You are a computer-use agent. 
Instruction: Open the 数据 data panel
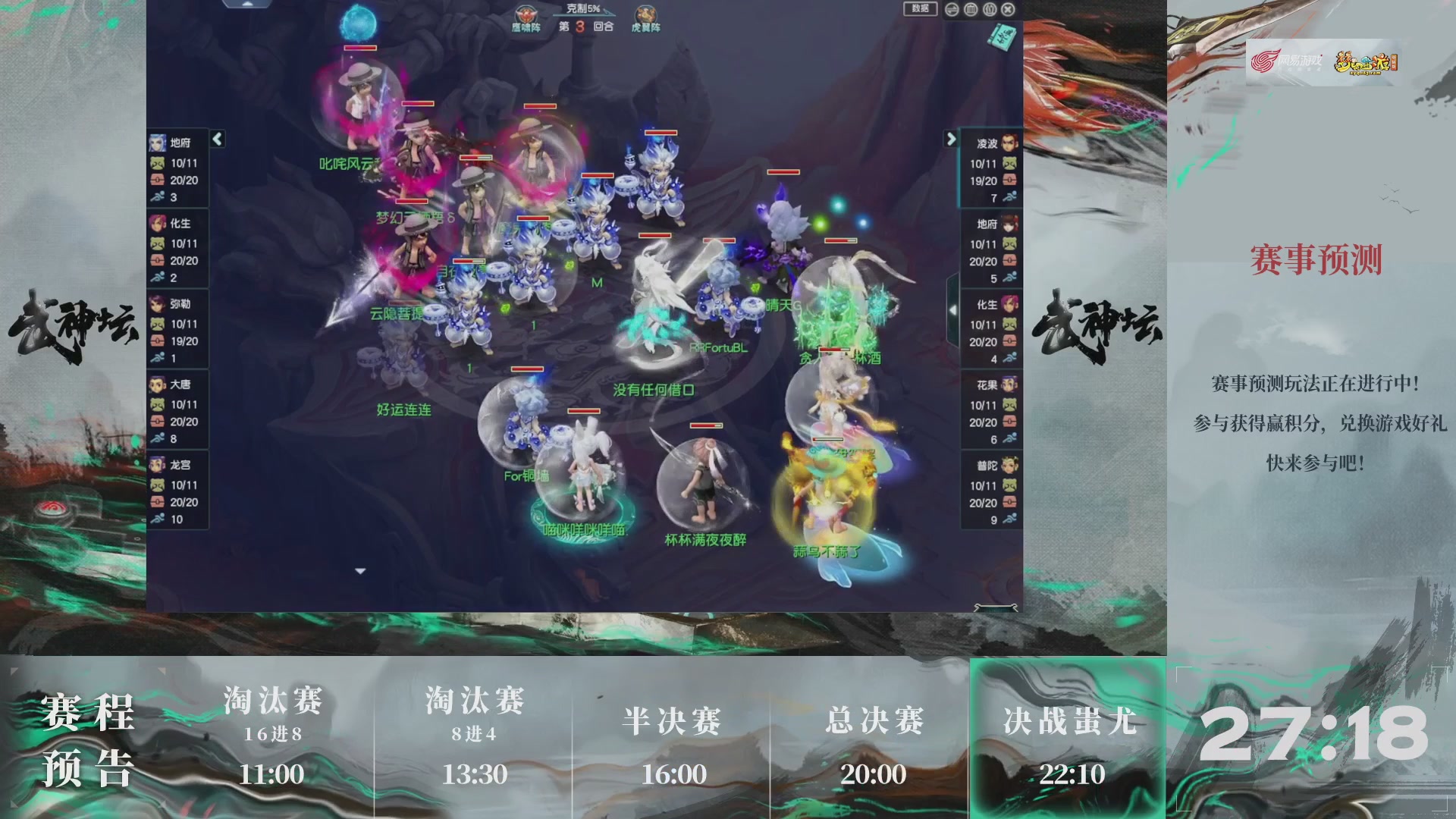pos(920,9)
